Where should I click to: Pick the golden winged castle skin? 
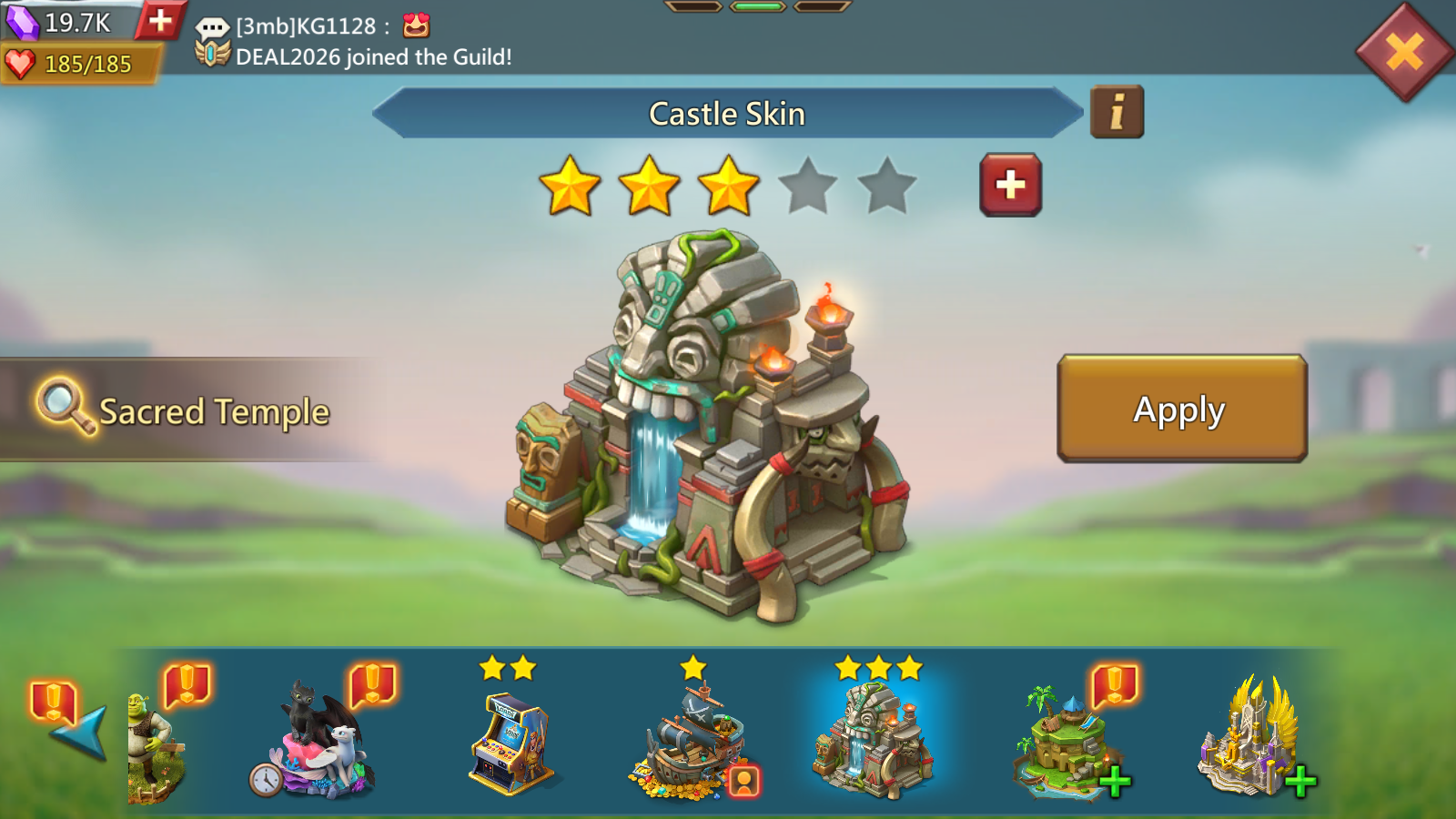pyautogui.click(x=1249, y=739)
